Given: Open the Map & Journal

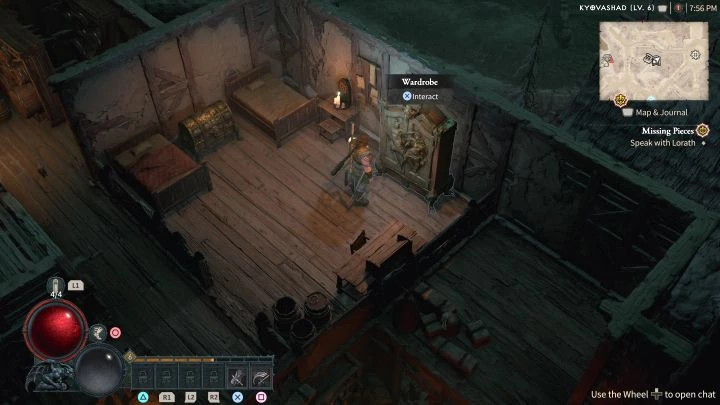Looking at the screenshot, I should [660, 112].
